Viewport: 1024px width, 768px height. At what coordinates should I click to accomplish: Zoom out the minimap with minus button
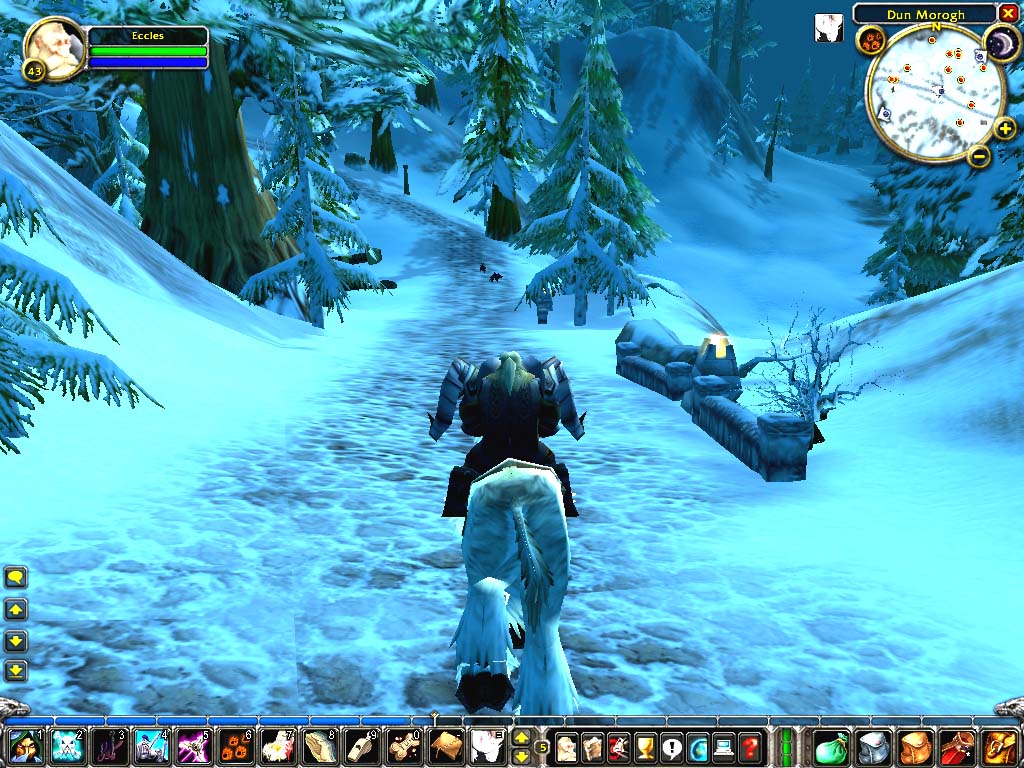point(979,155)
